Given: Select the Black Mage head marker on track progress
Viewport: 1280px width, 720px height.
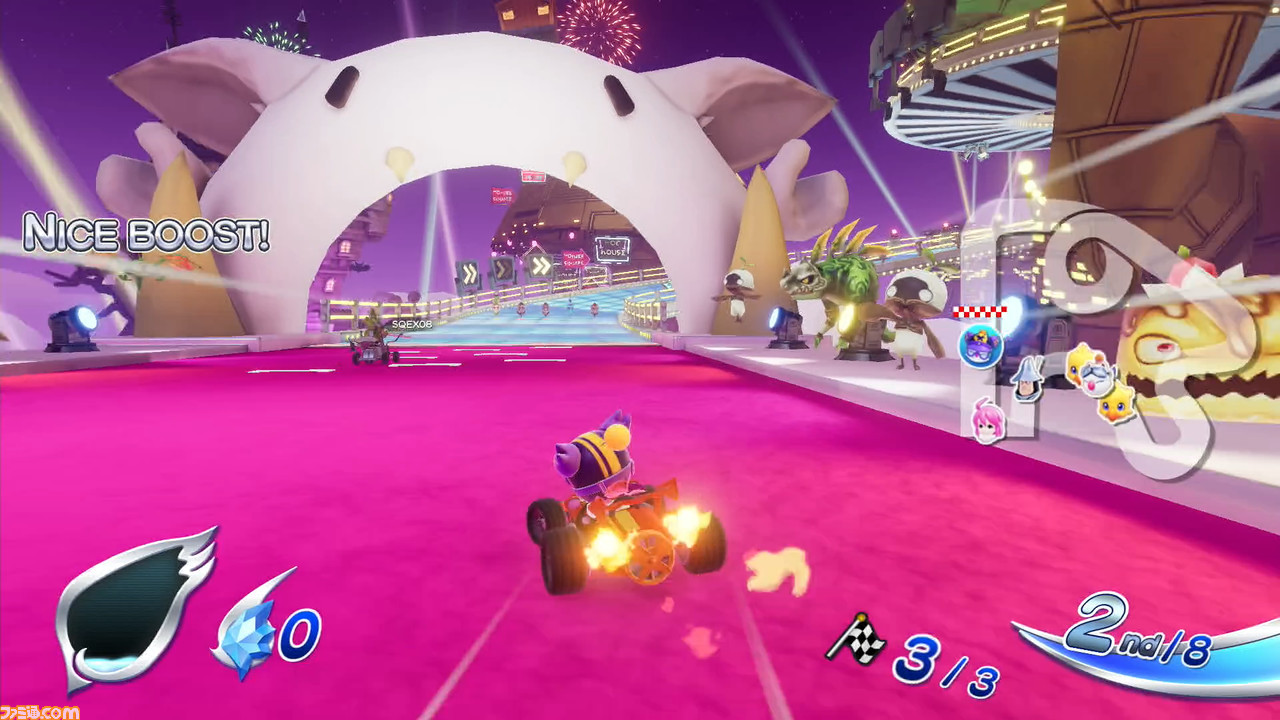Looking at the screenshot, I should click(x=1026, y=381).
